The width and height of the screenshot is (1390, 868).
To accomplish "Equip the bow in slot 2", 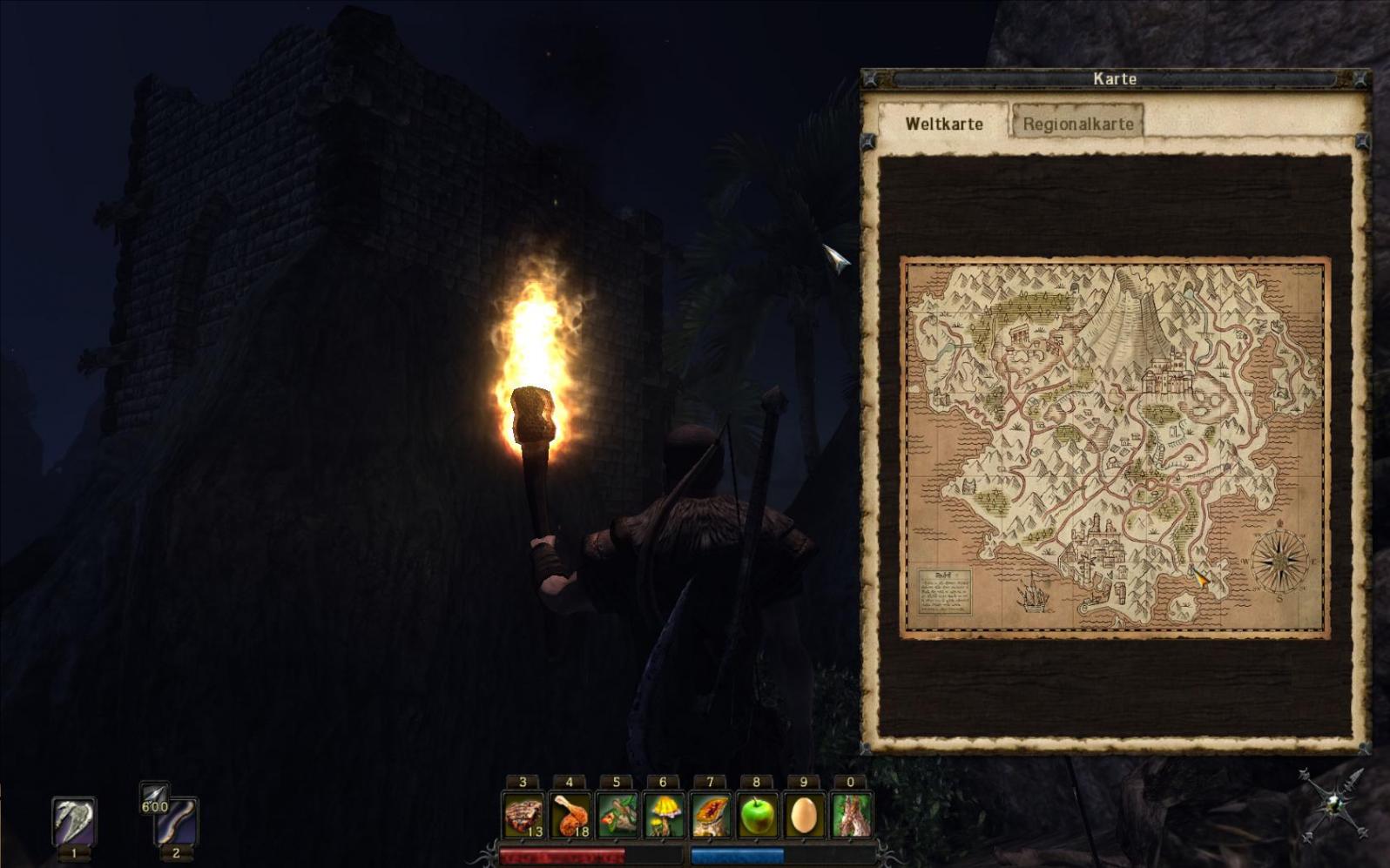I will click(177, 822).
